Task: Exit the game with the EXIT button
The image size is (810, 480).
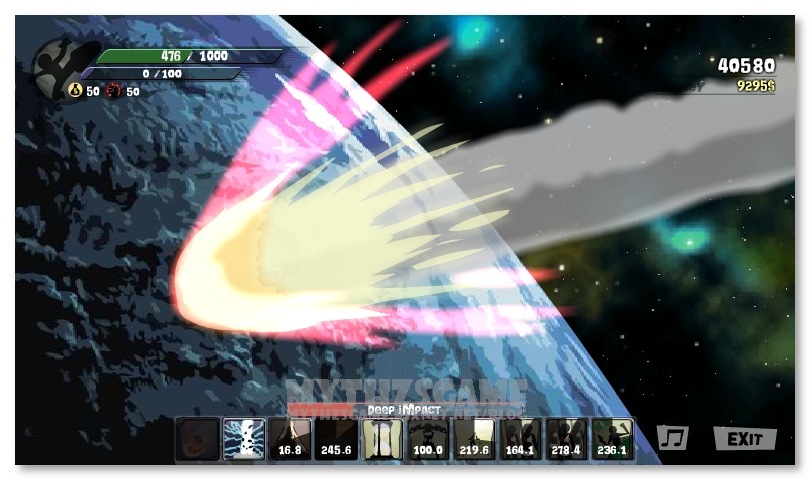Action: click(745, 439)
